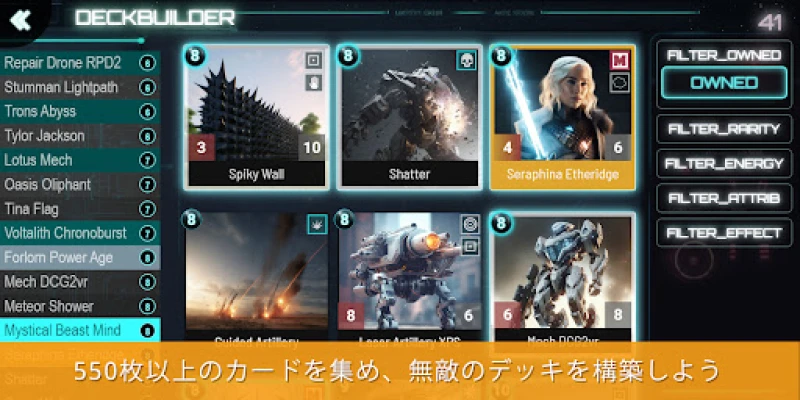Select the Spiky Wall card
The height and width of the screenshot is (400, 800).
pos(257,117)
